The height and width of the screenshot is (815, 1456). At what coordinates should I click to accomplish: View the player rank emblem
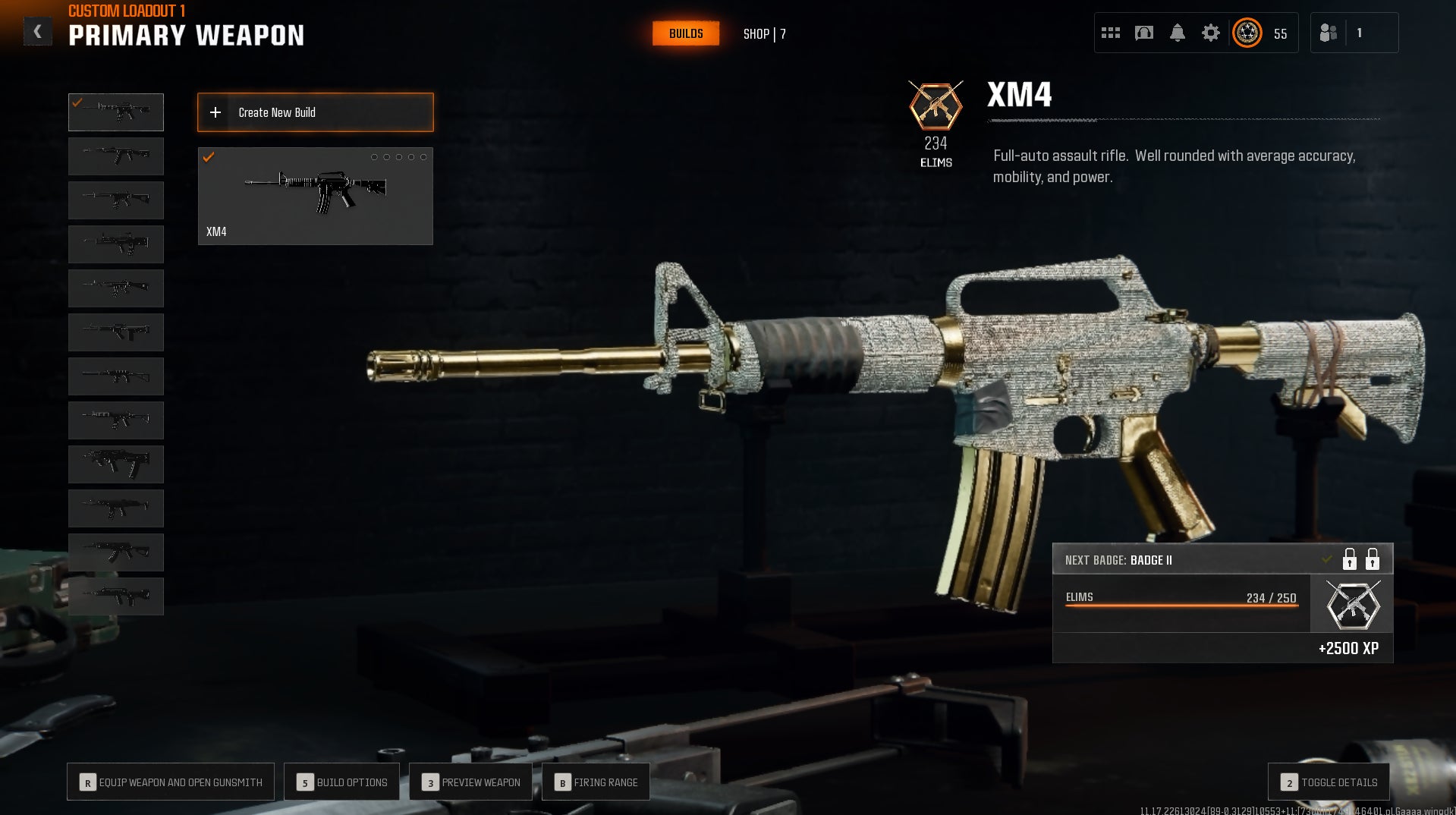1247,33
